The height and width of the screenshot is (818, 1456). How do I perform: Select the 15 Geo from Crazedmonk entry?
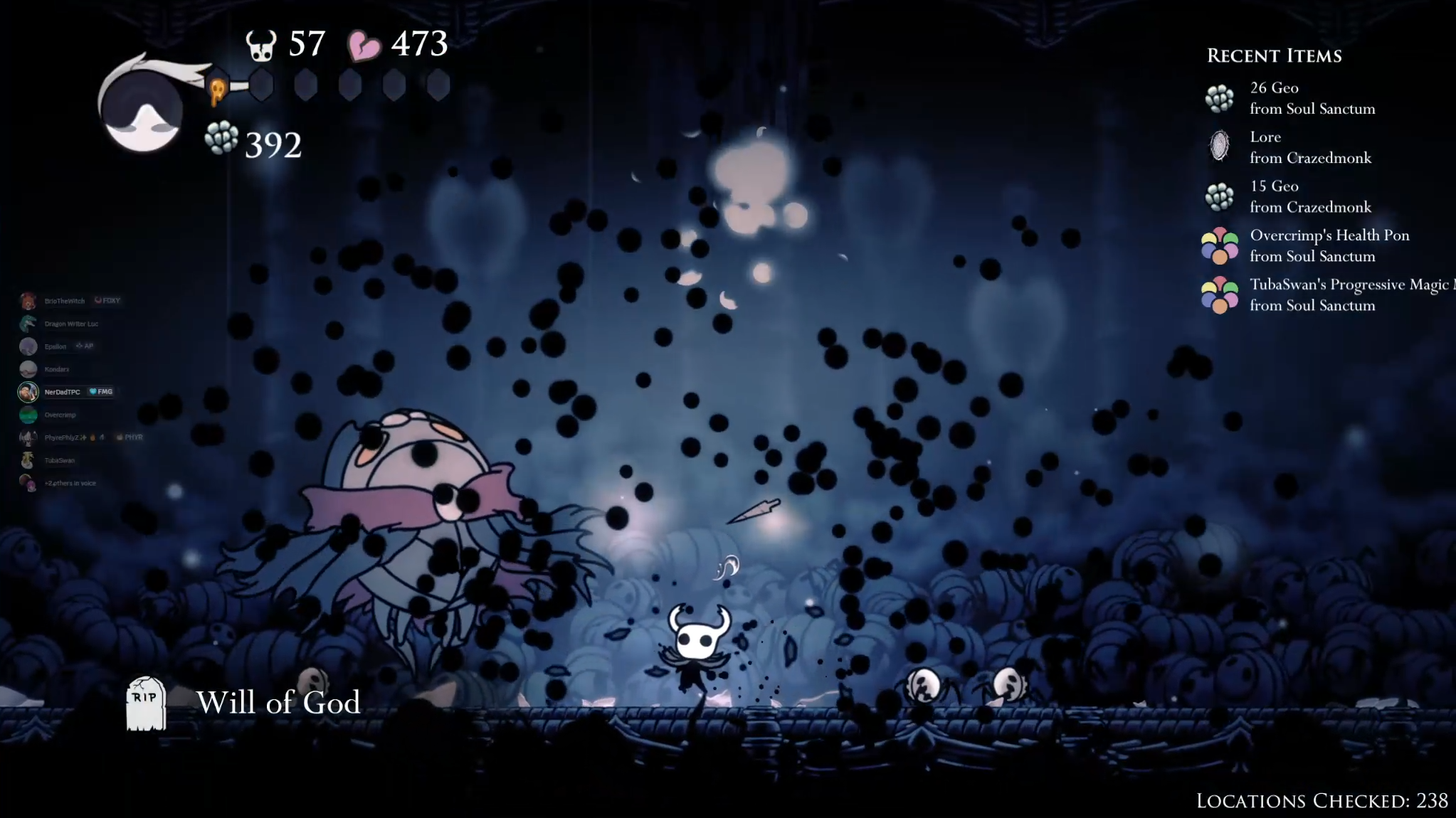coord(1309,196)
